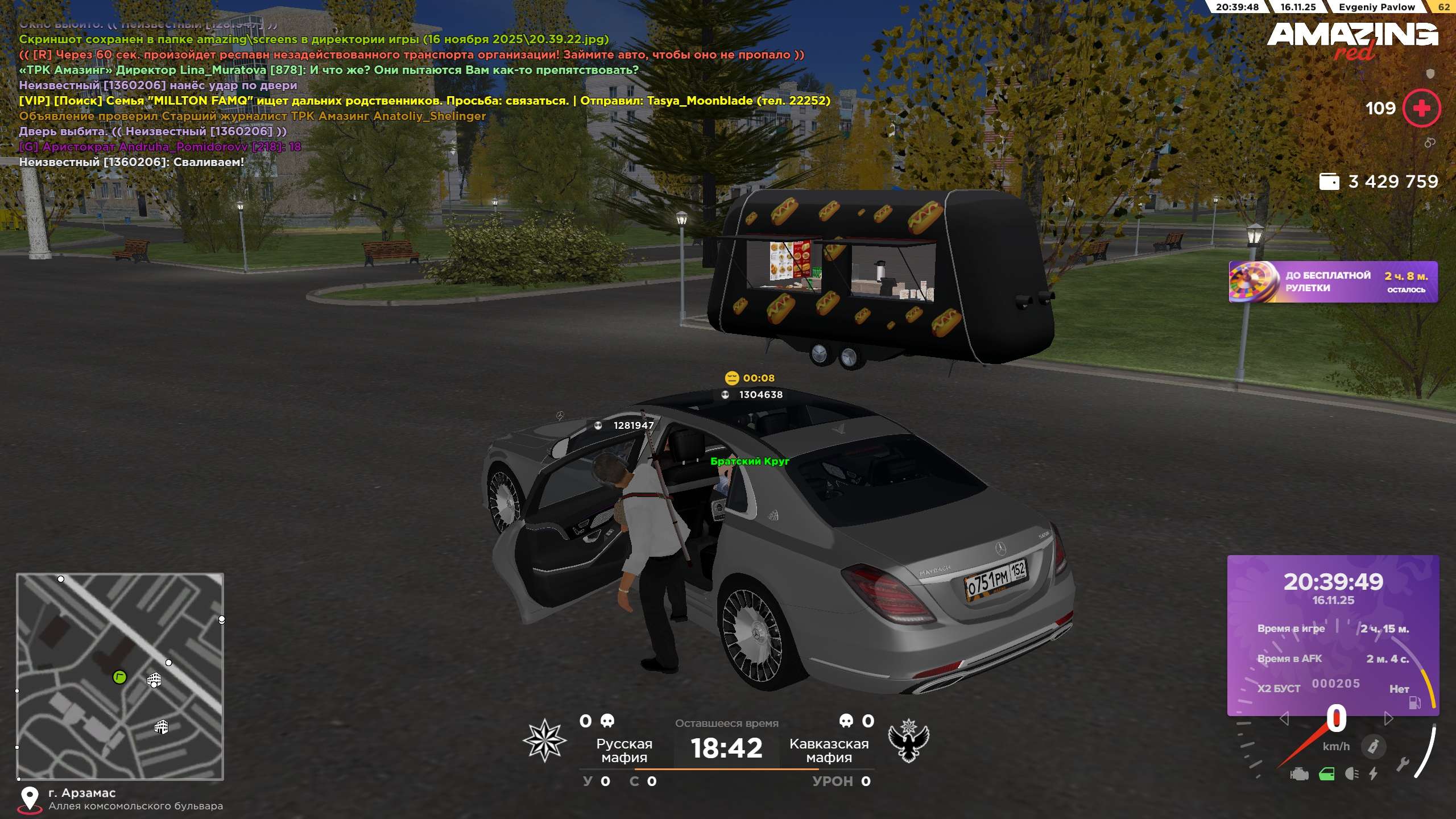
Task: Select the green player marker on minimap
Action: pos(119,677)
